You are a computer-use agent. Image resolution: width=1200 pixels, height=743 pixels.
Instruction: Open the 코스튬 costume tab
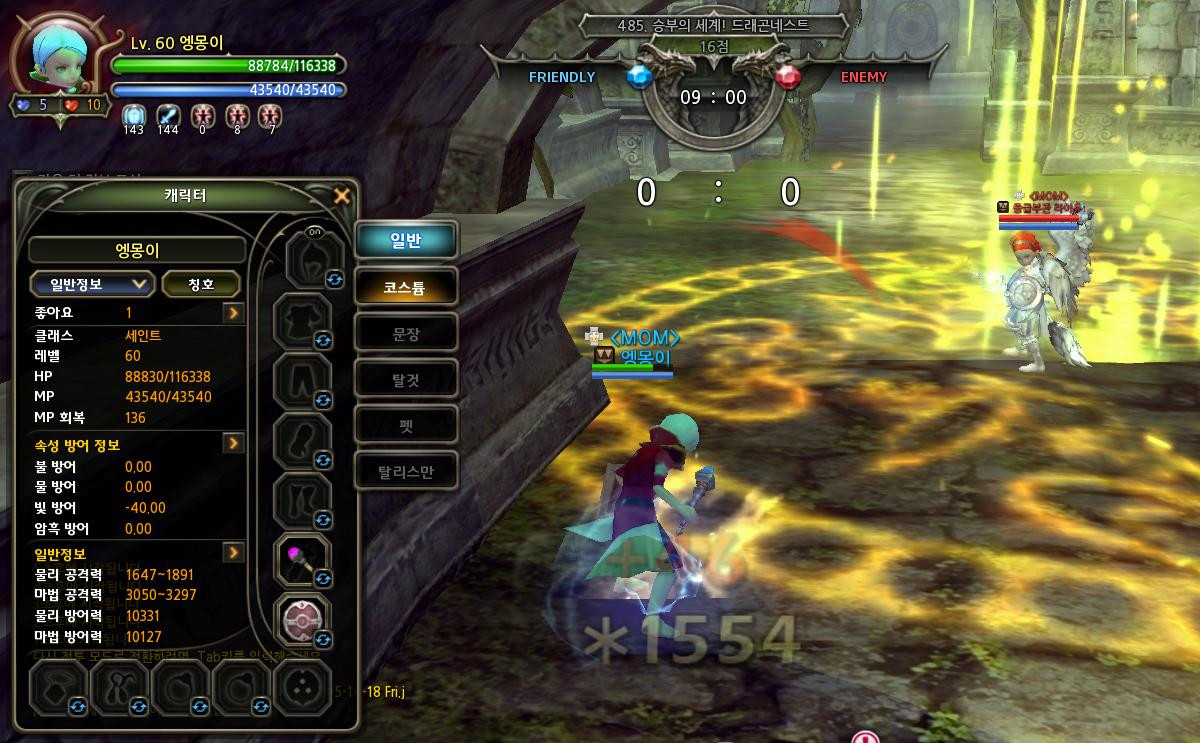(406, 287)
